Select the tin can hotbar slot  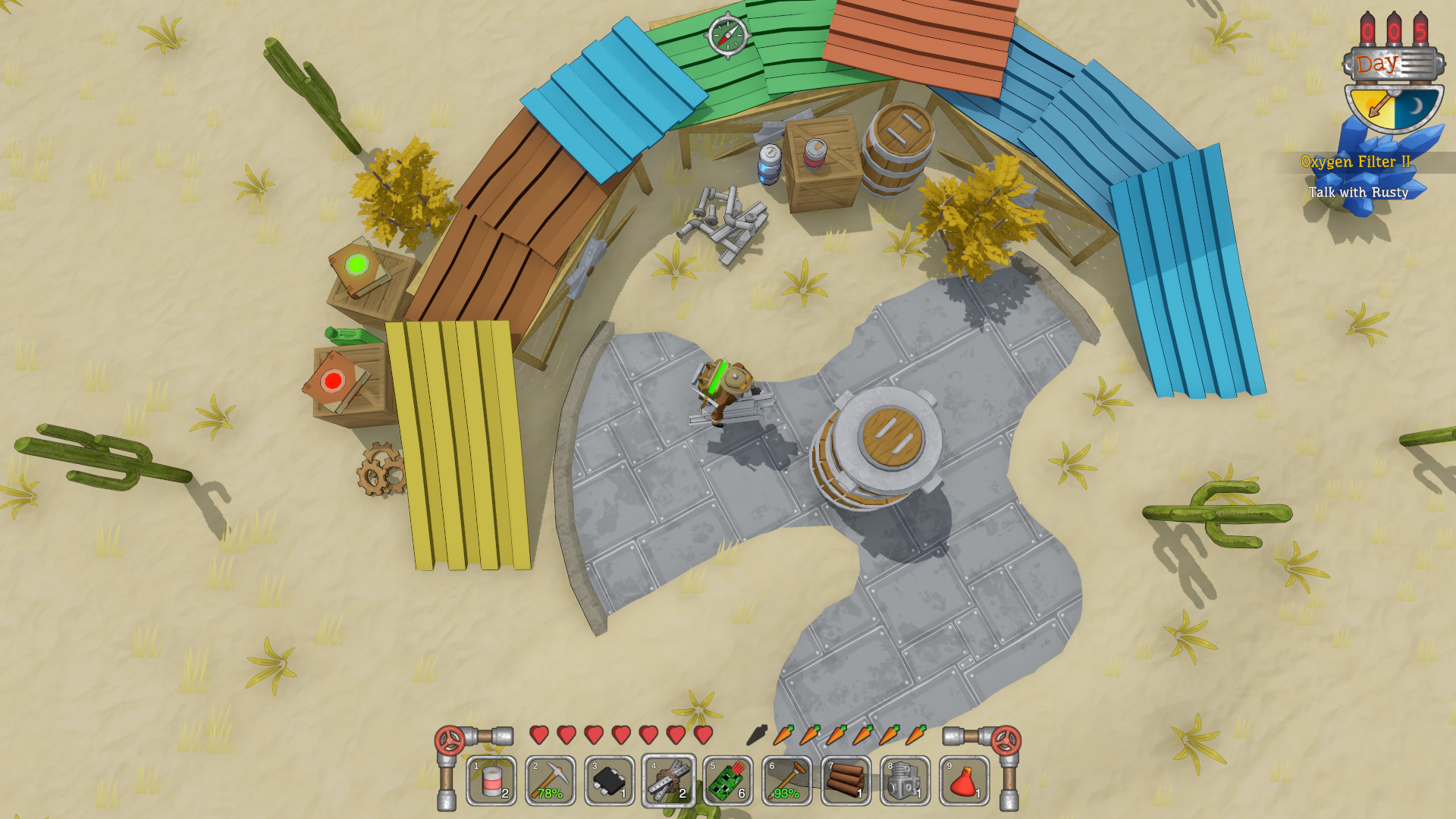[x=491, y=780]
